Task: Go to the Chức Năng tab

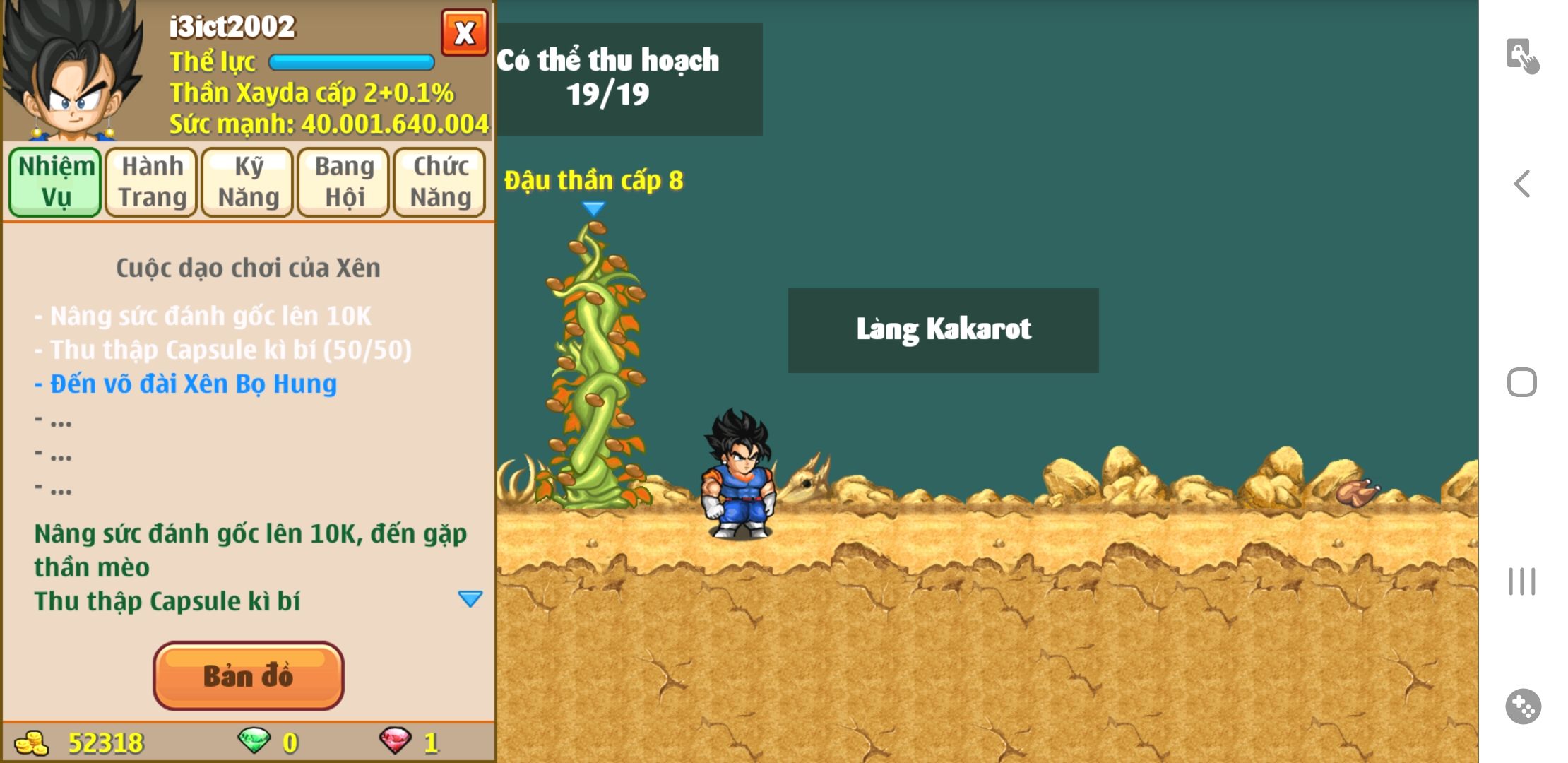Action: pos(440,182)
